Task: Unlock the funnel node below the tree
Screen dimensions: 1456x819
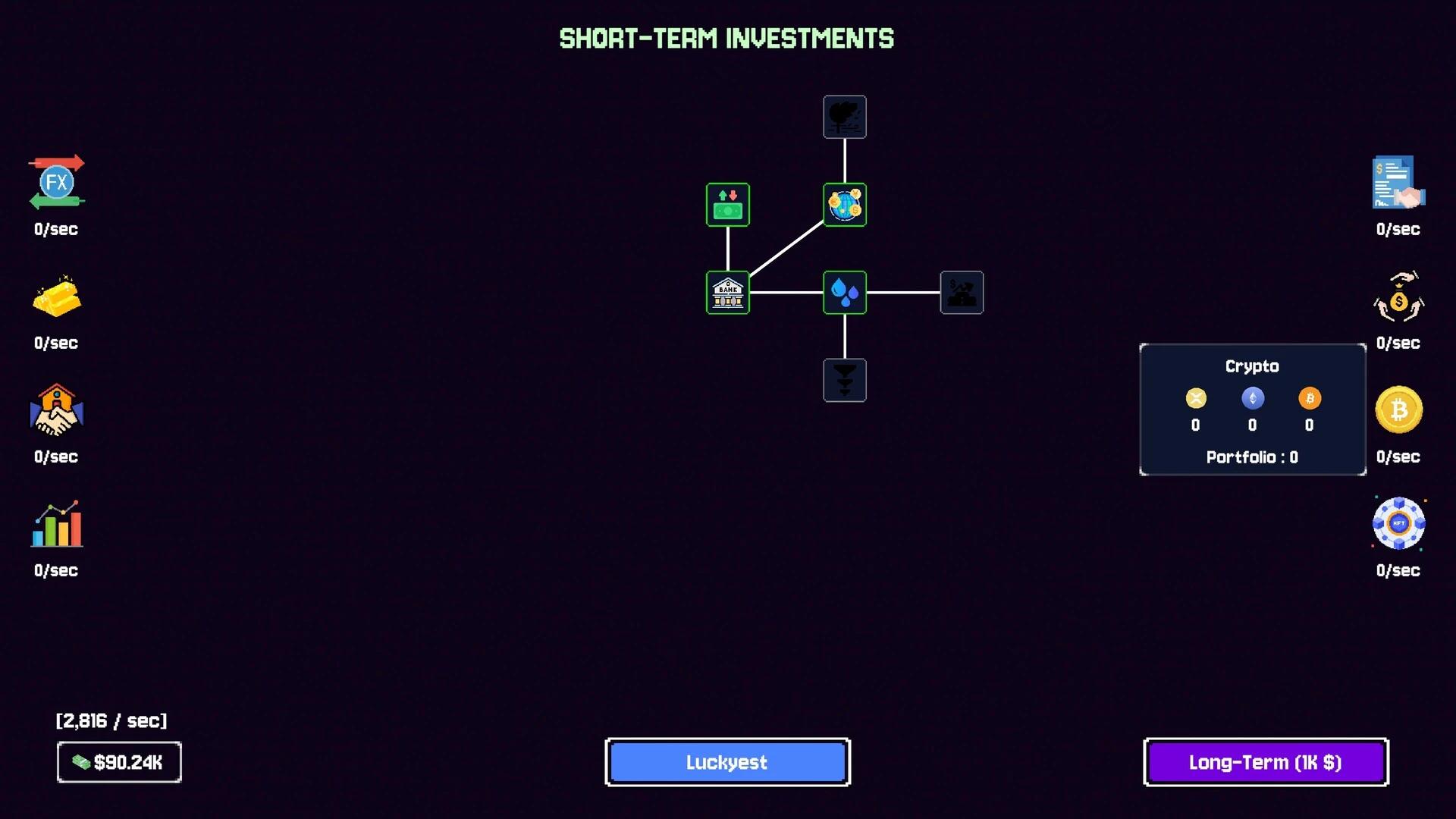Action: [x=844, y=380]
